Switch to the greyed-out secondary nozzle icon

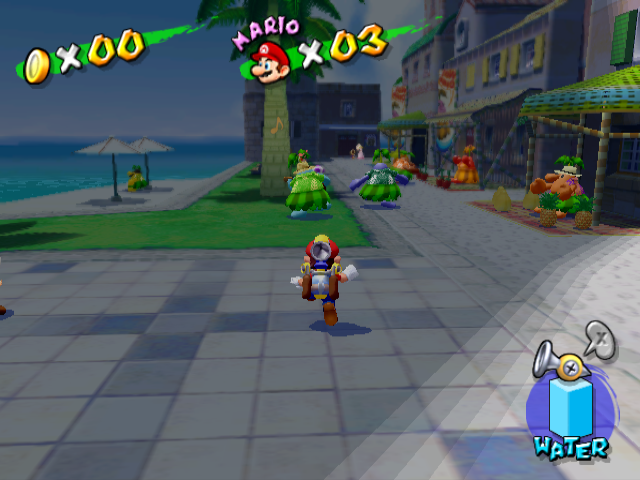pos(599,338)
